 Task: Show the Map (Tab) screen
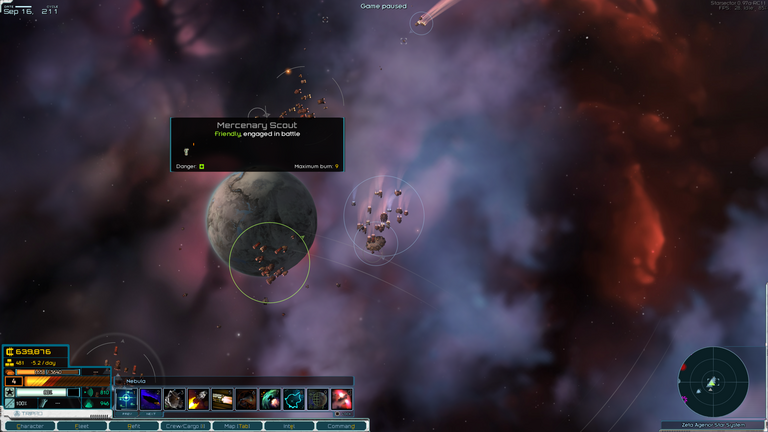(237, 426)
